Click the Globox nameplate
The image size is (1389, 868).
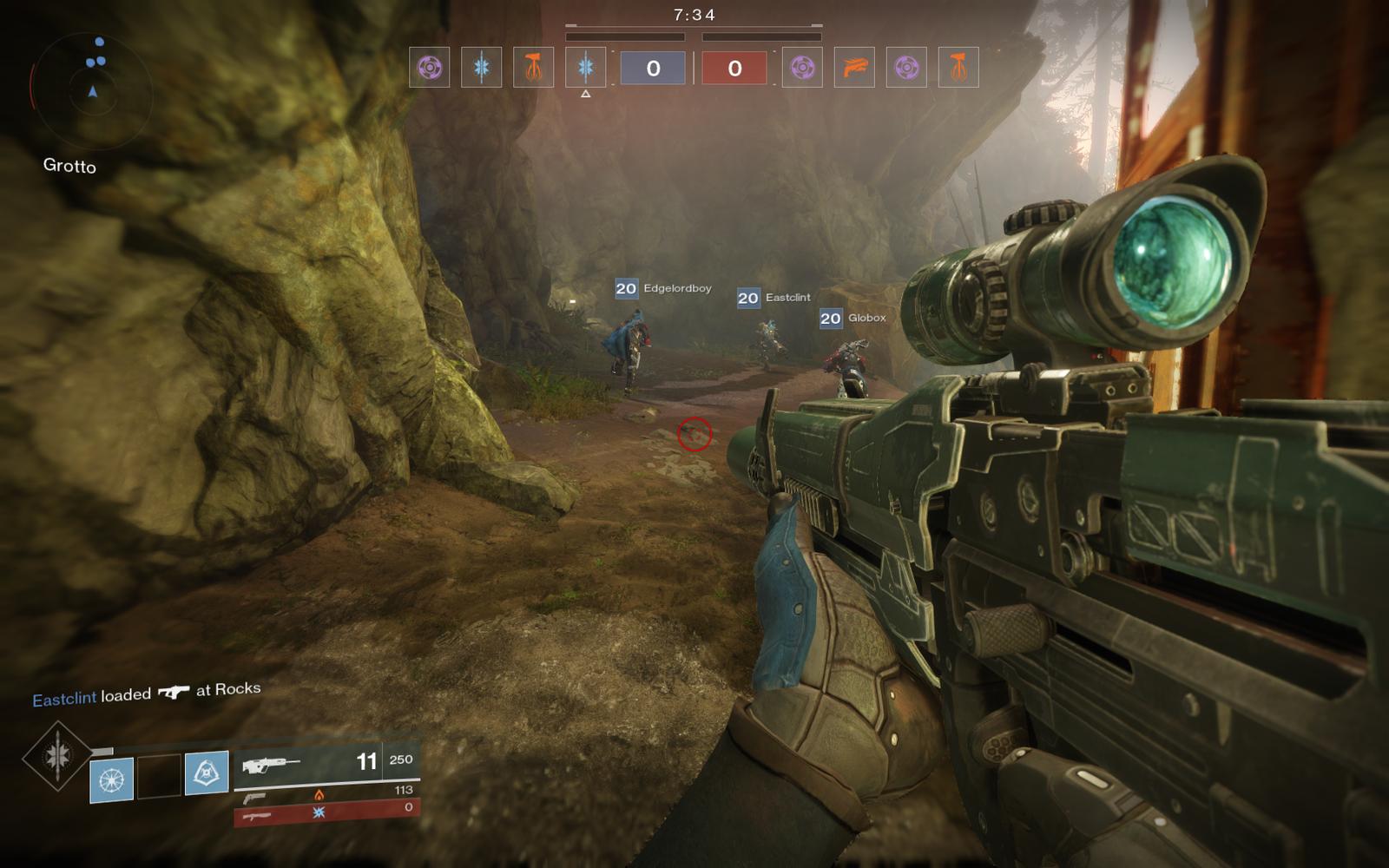pos(854,319)
